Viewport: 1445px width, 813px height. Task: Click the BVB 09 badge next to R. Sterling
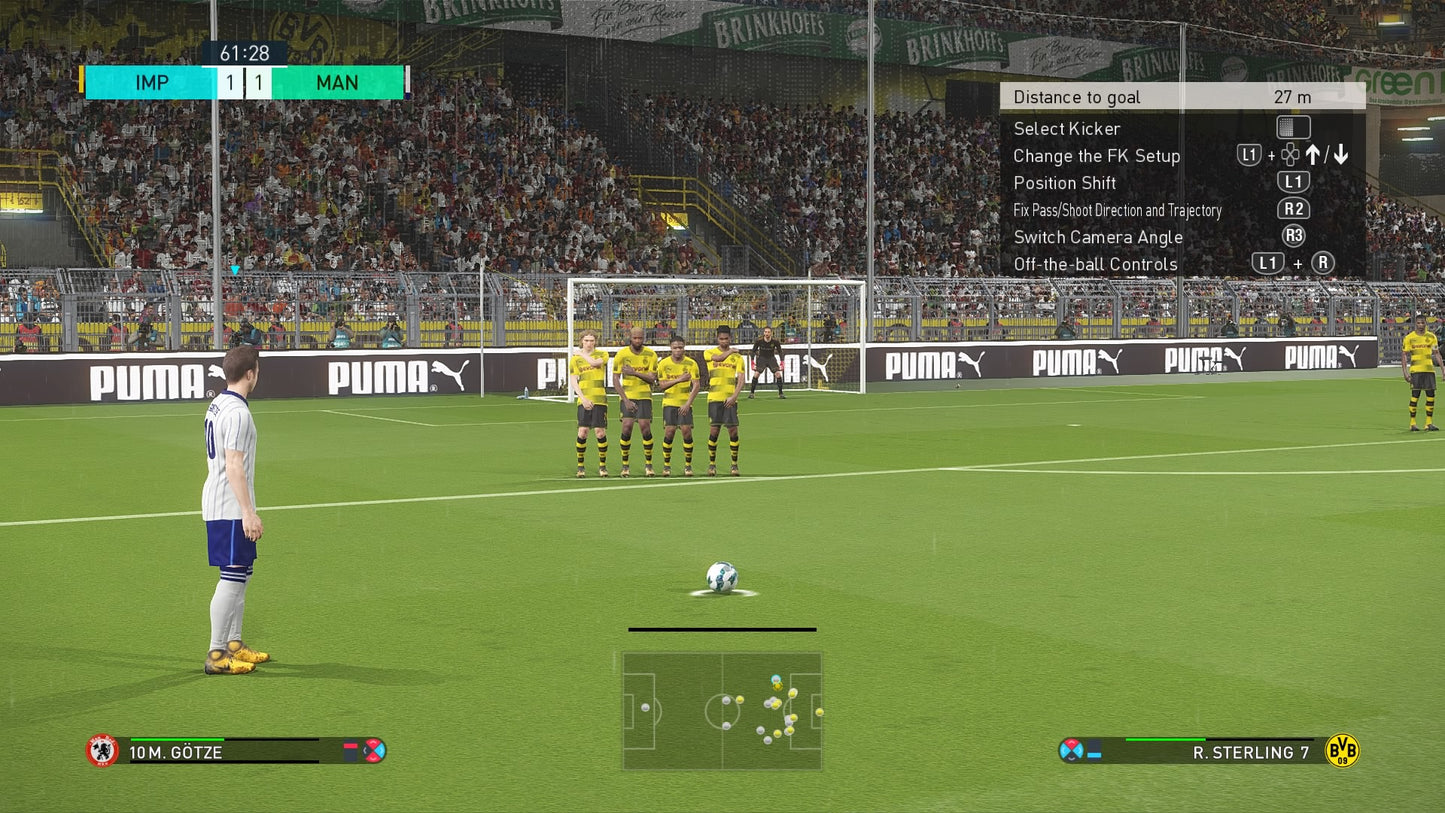(1344, 752)
